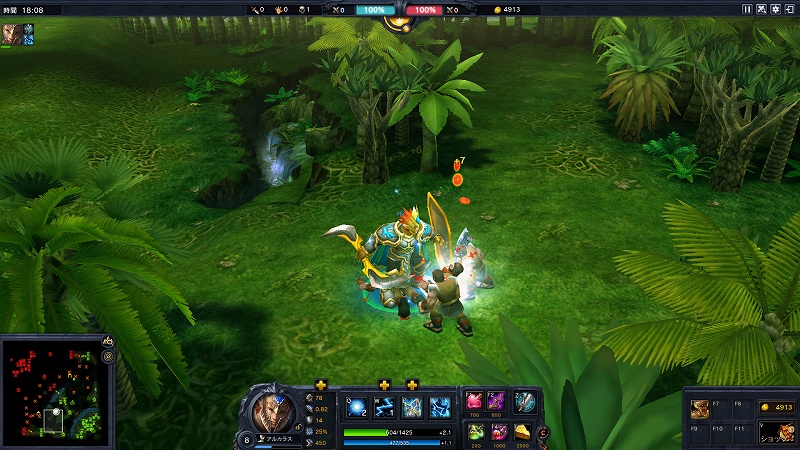Viewport: 800px width, 450px height.
Task: Open the magnifier tool button in top bar
Action: [x=761, y=9]
